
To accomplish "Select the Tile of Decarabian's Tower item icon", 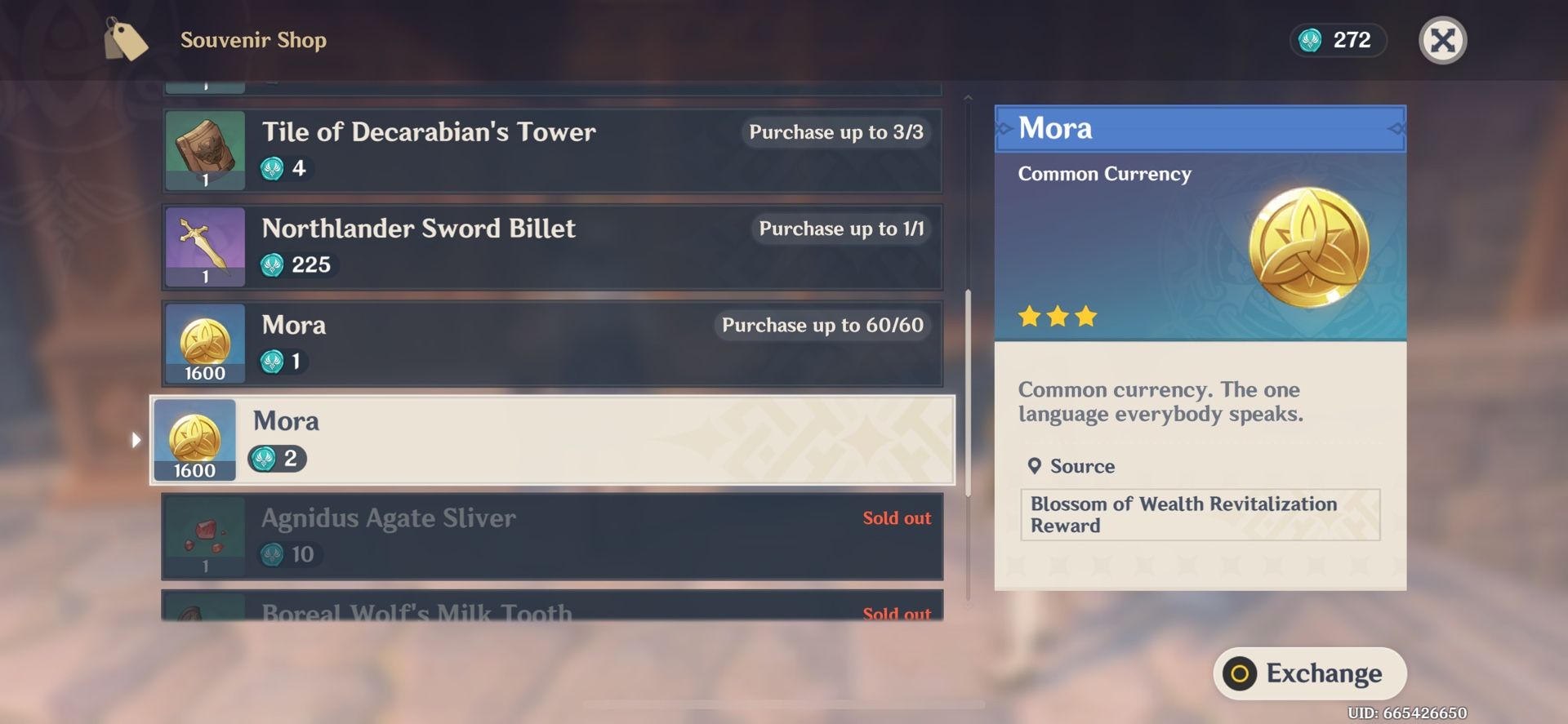I will 205,150.
